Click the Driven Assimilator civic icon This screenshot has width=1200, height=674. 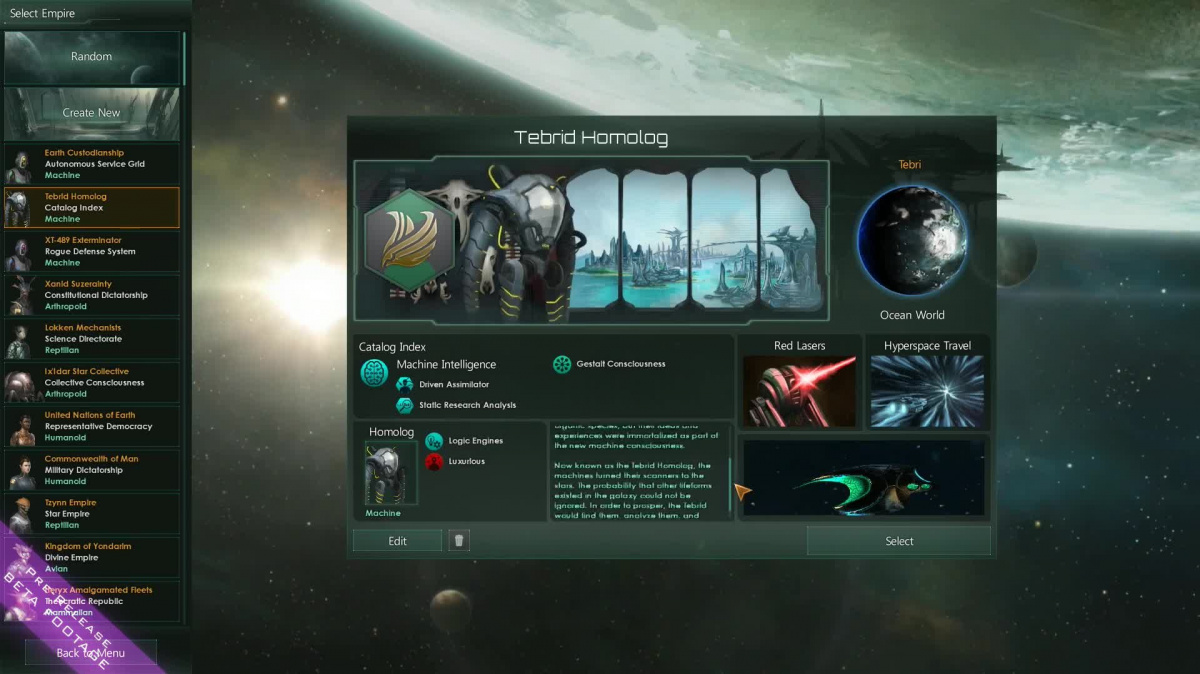[x=405, y=385]
